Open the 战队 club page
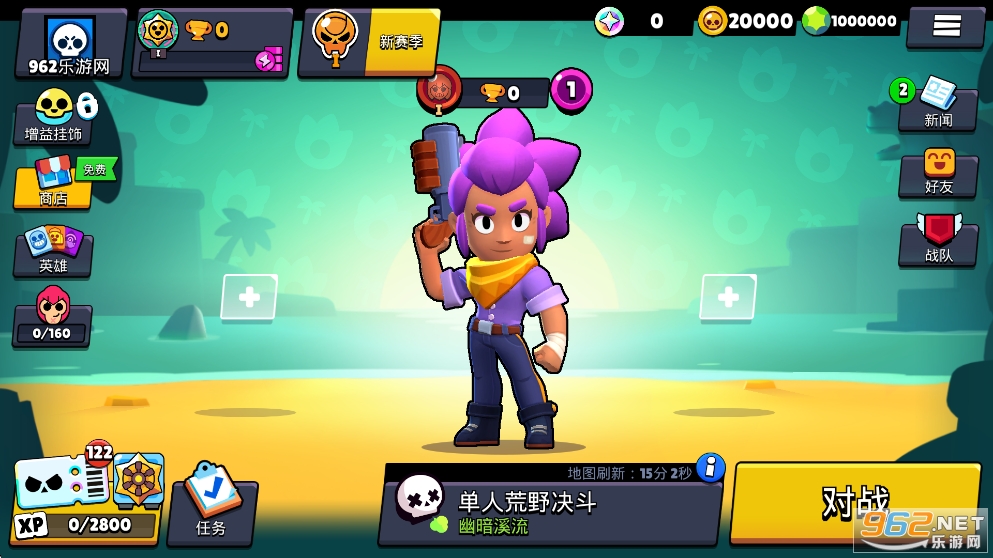 click(x=938, y=240)
